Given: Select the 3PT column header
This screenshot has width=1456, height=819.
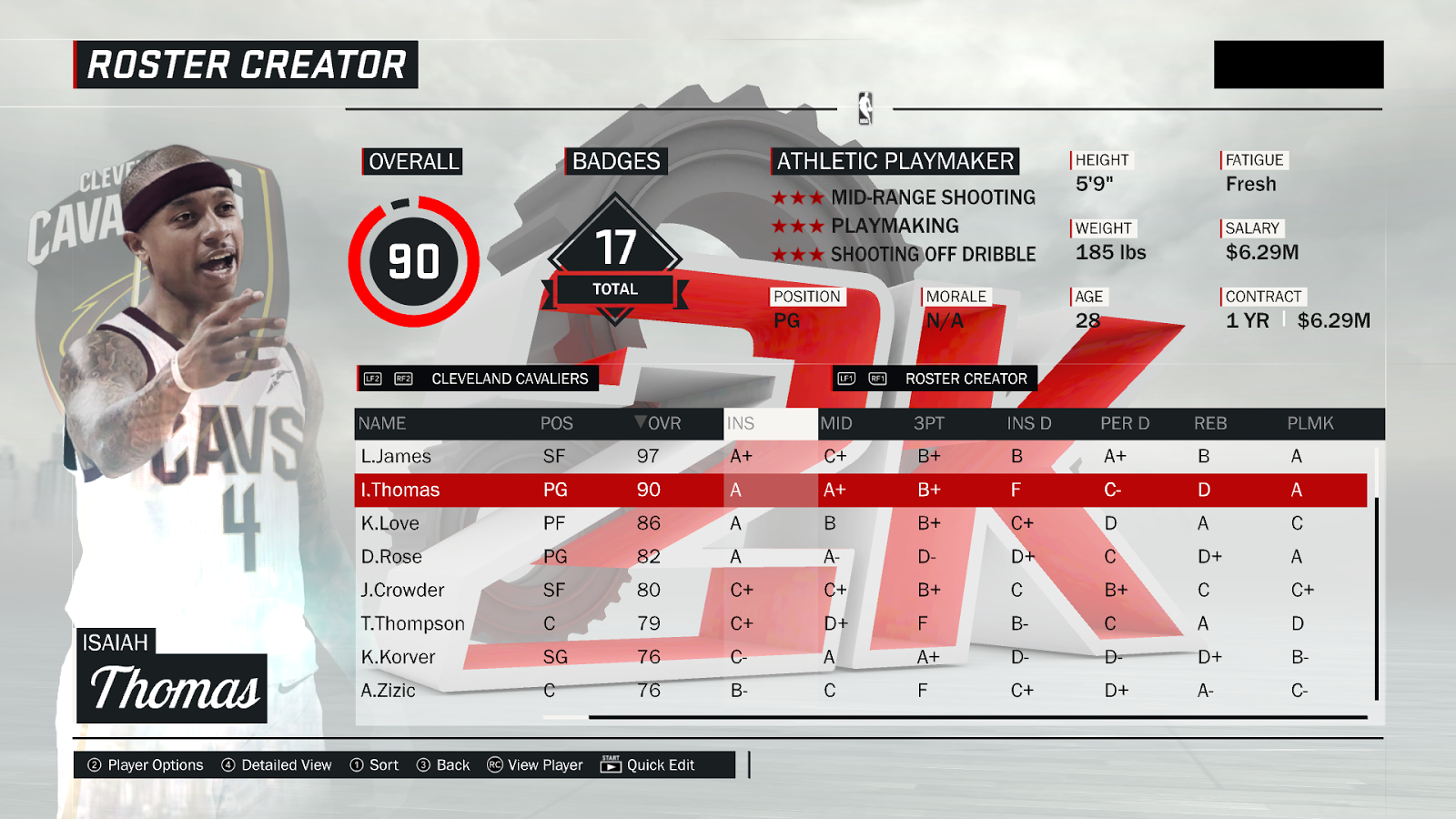Looking at the screenshot, I should tap(926, 423).
